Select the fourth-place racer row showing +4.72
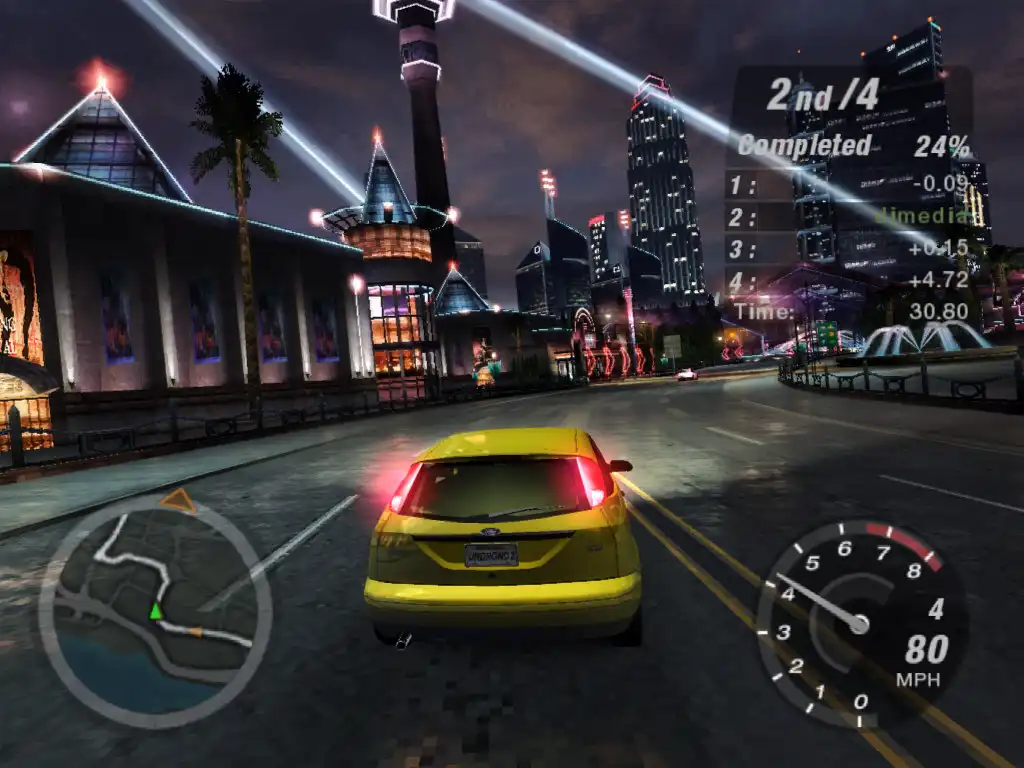Screen dimensions: 1024x768 (848, 281)
